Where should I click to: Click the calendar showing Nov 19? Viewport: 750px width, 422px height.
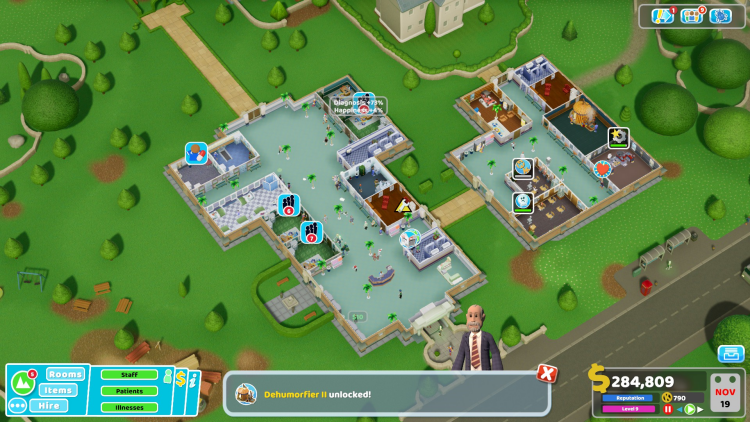coord(727,393)
